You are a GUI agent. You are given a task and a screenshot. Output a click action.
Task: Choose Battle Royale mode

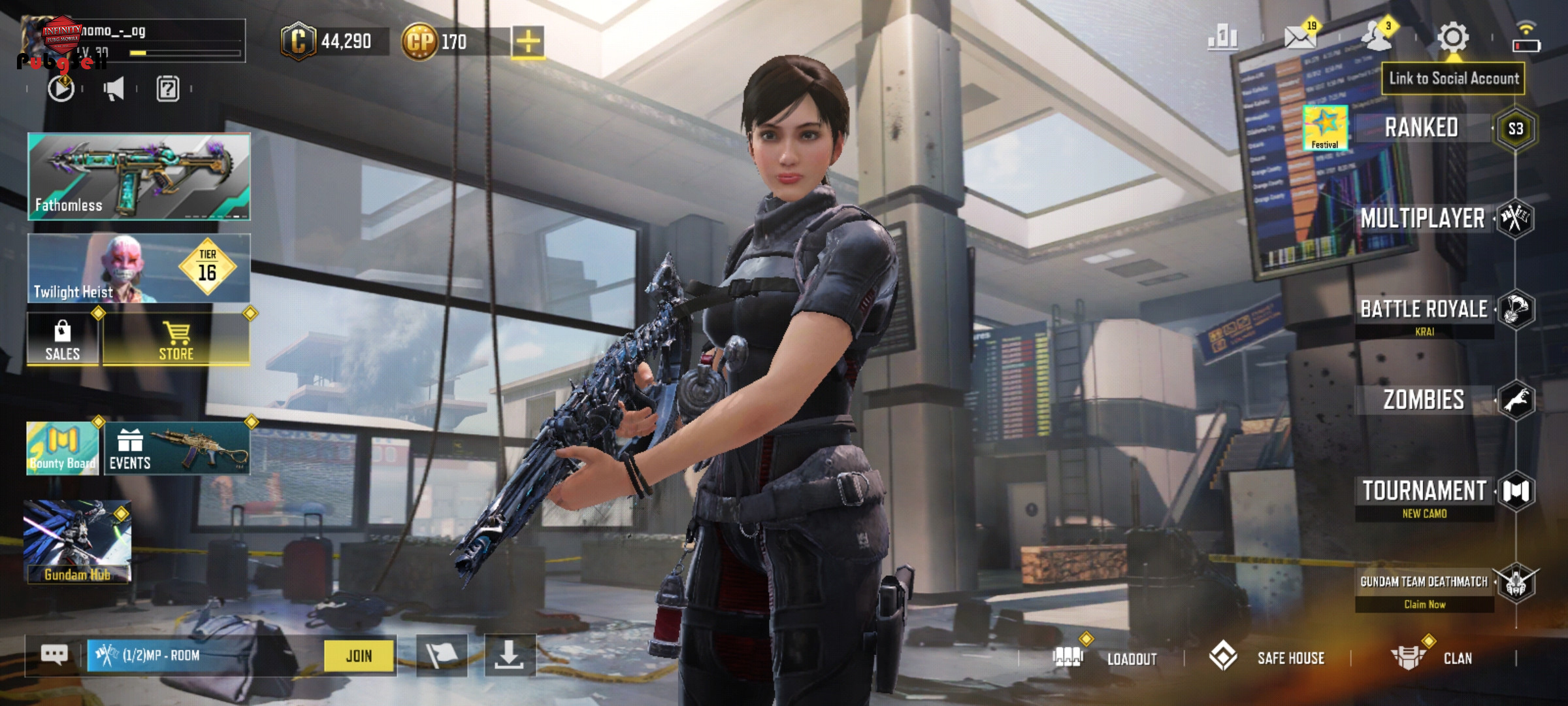pyautogui.click(x=1424, y=309)
